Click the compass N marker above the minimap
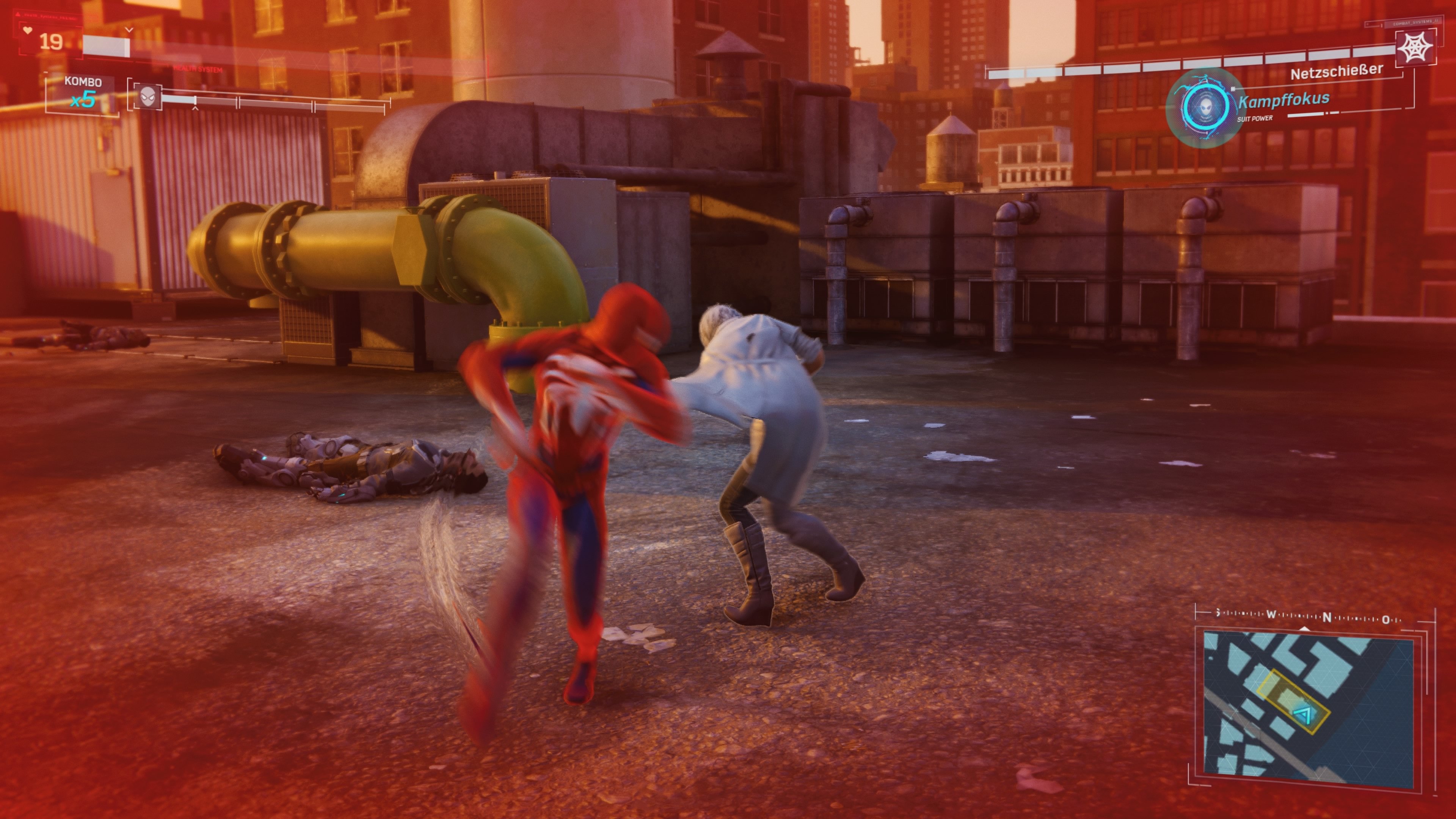The height and width of the screenshot is (819, 1456). point(1328,618)
